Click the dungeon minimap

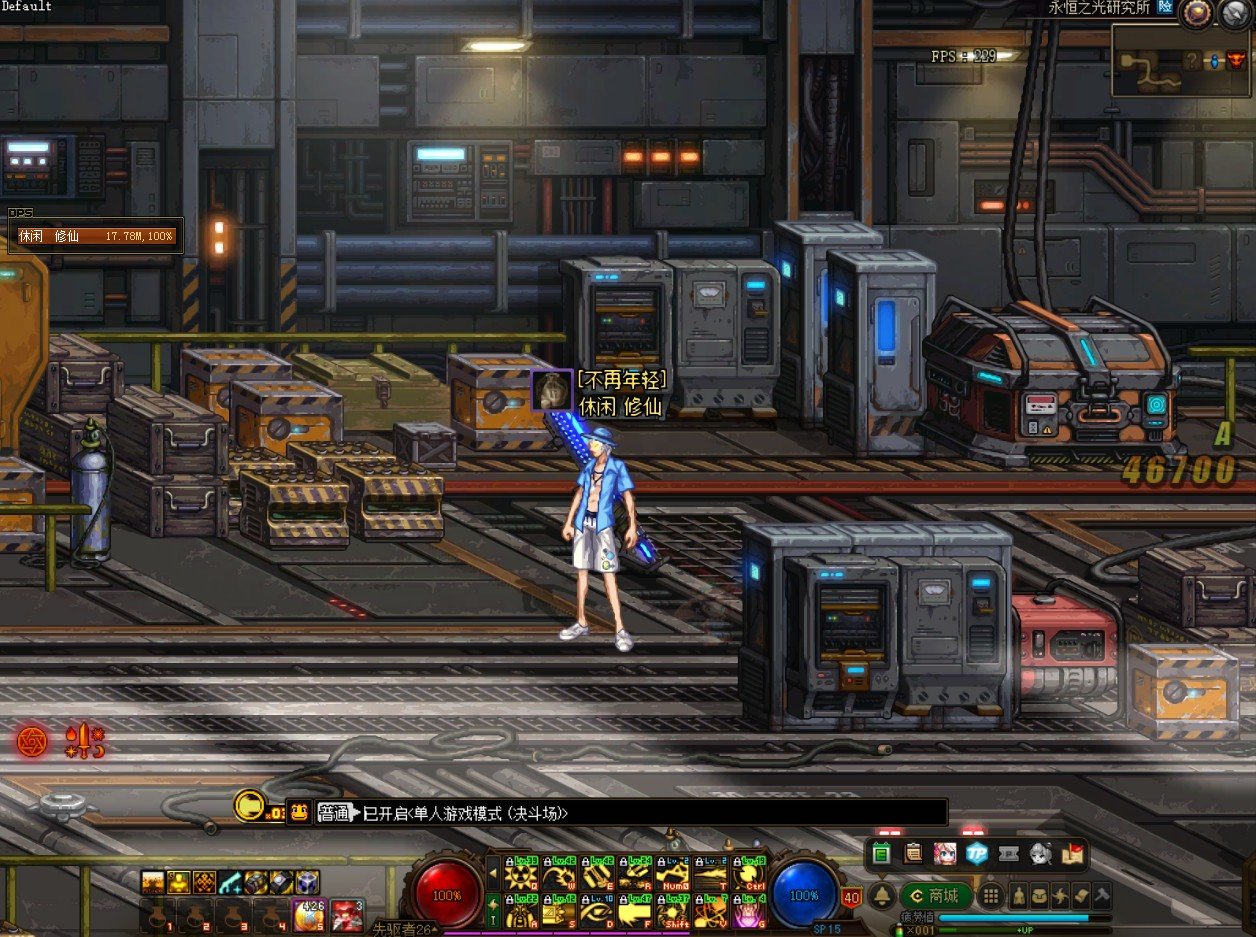(1182, 62)
